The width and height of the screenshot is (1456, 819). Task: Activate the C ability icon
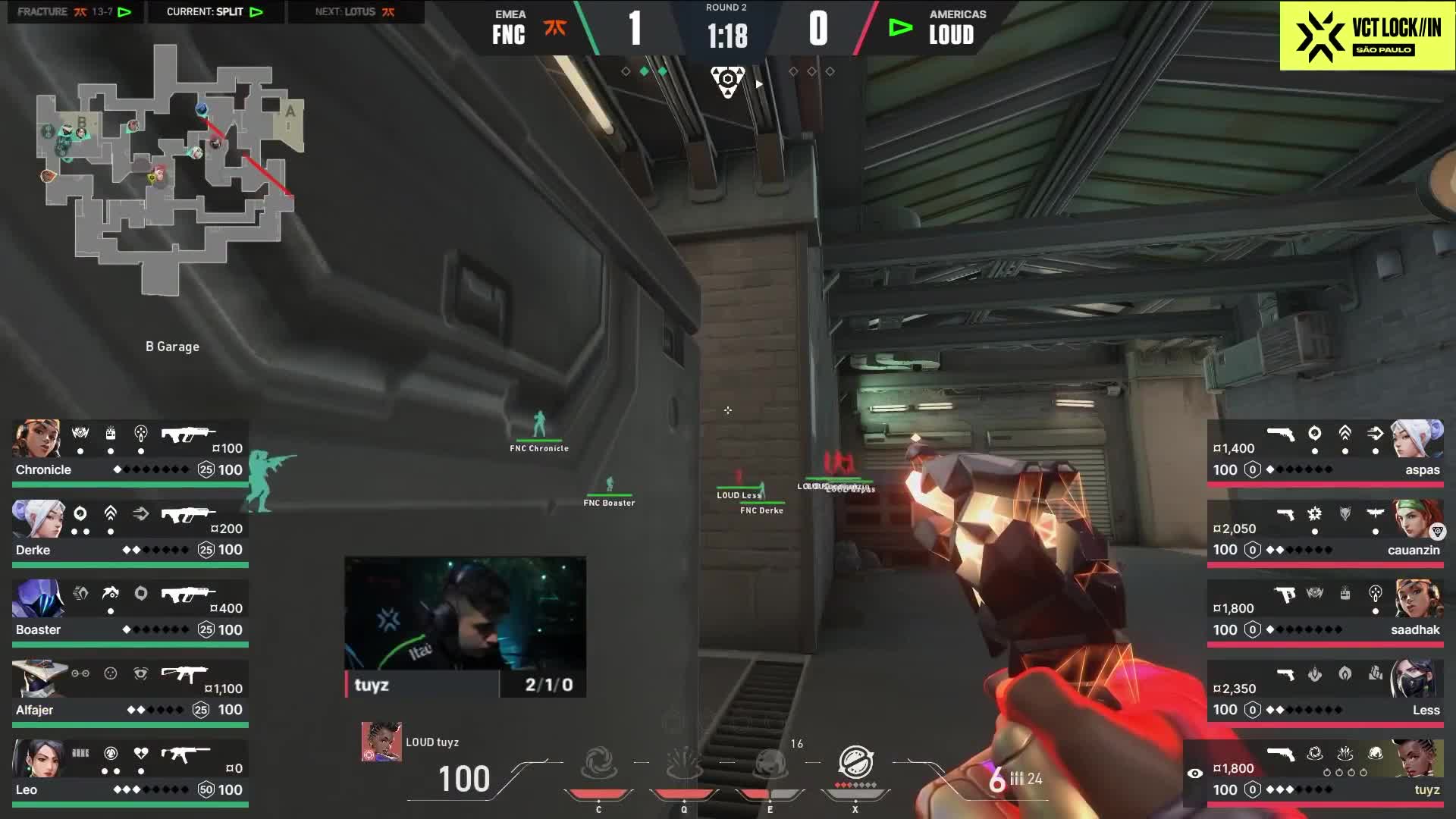(x=598, y=764)
